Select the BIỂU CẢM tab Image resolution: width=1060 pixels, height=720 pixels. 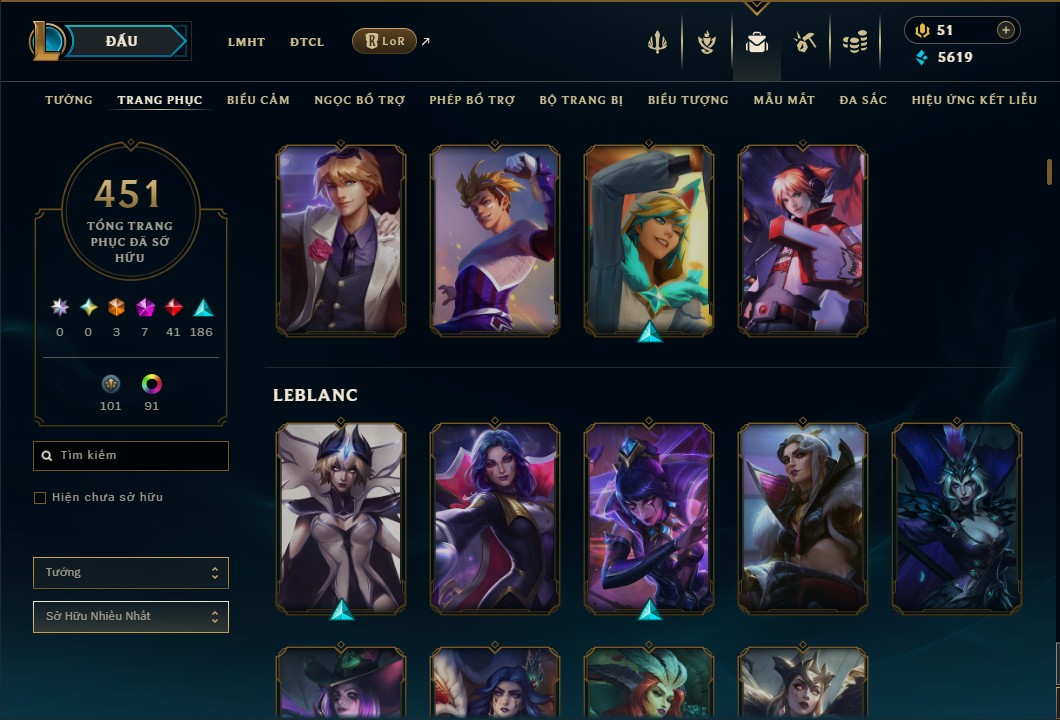[258, 100]
